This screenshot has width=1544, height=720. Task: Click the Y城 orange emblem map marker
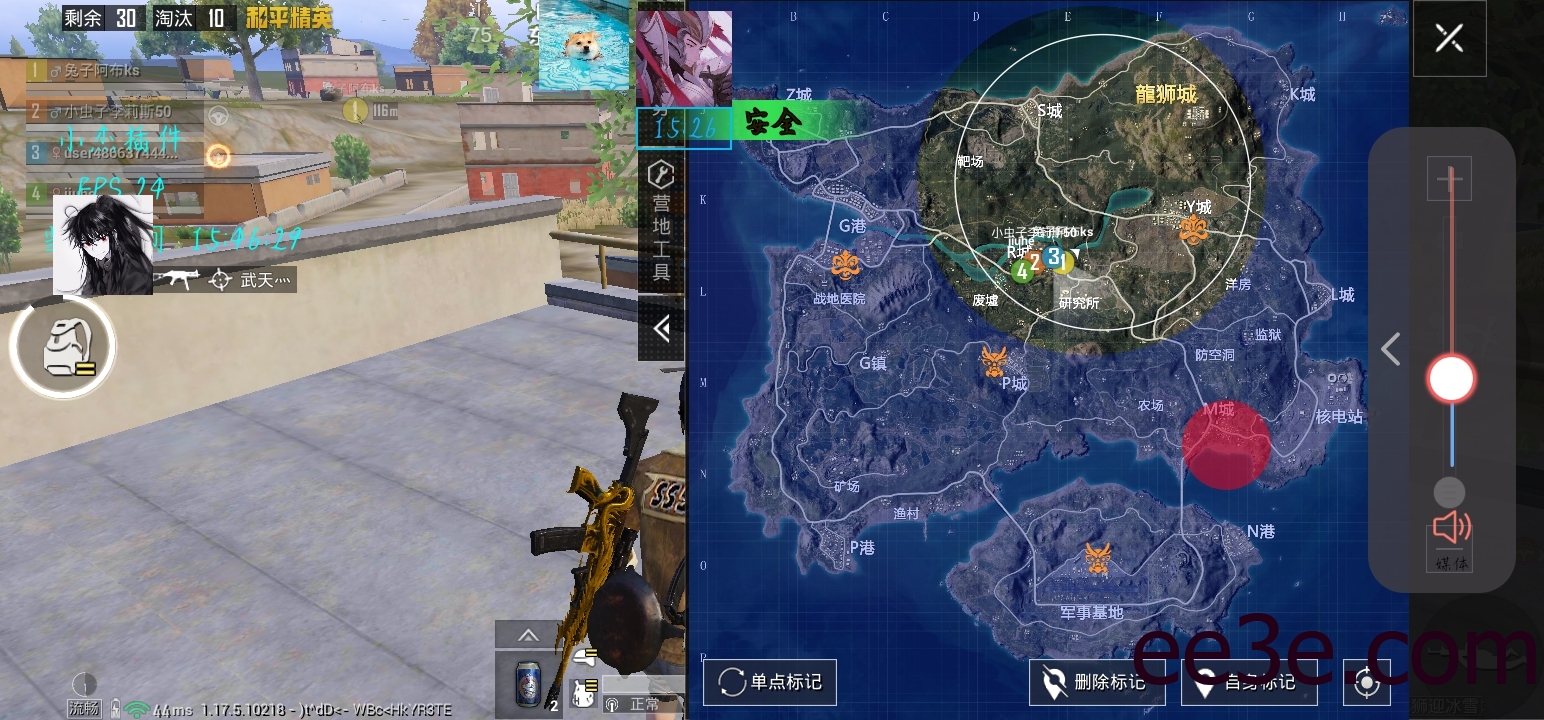click(1194, 230)
